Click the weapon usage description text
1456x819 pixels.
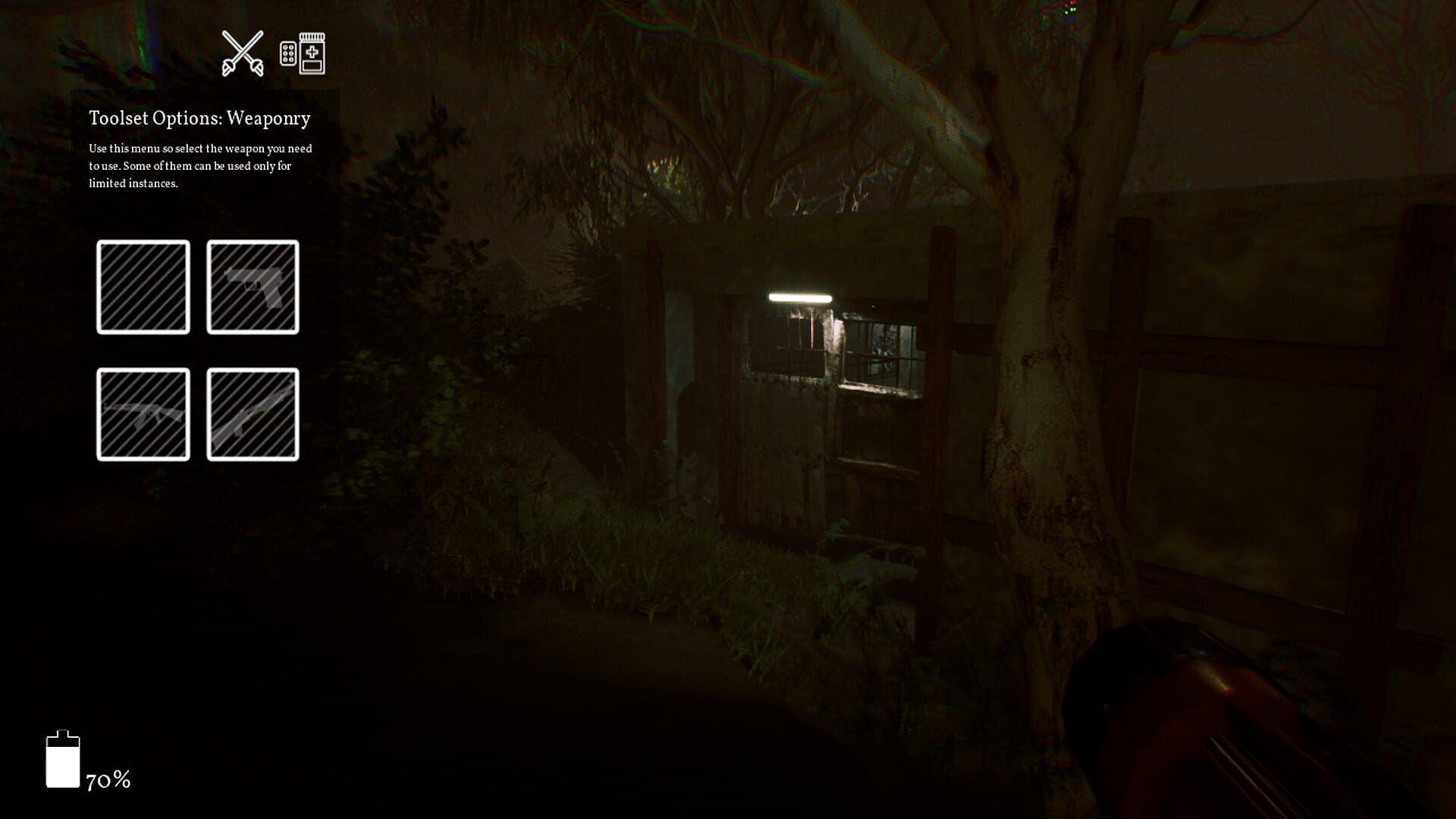click(x=201, y=166)
